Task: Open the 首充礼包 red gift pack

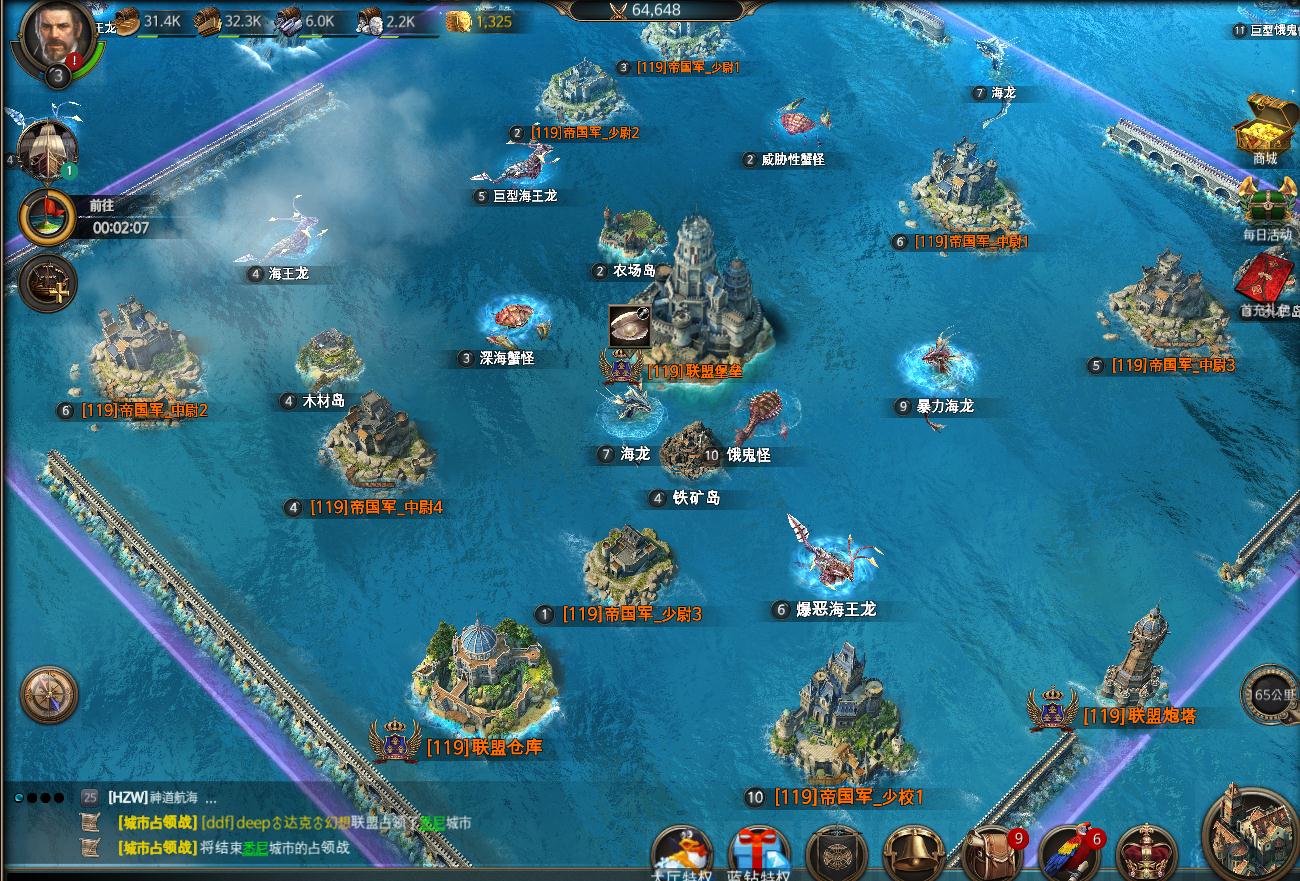Action: tap(1266, 282)
